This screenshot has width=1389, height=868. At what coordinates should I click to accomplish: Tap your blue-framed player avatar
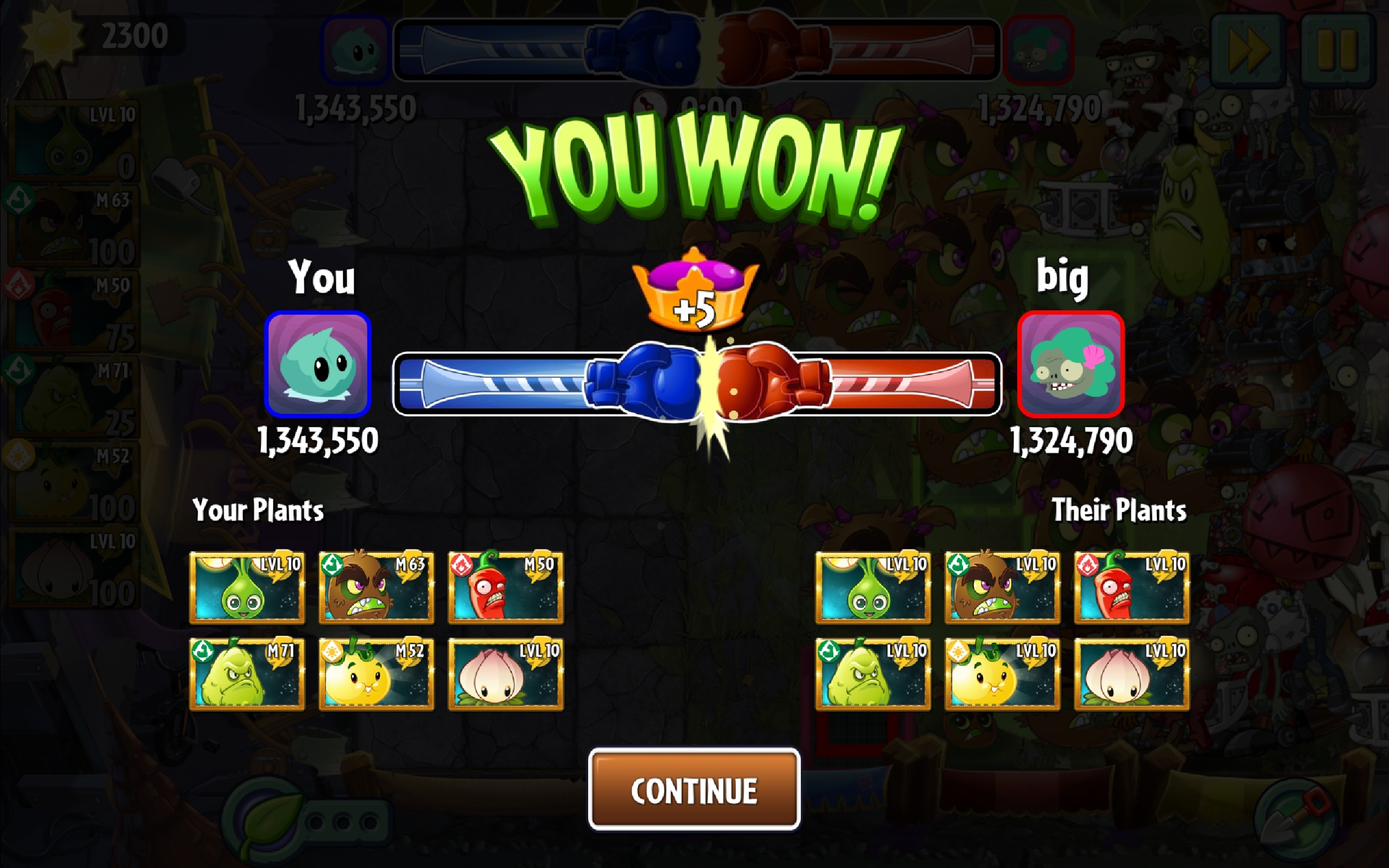point(317,364)
